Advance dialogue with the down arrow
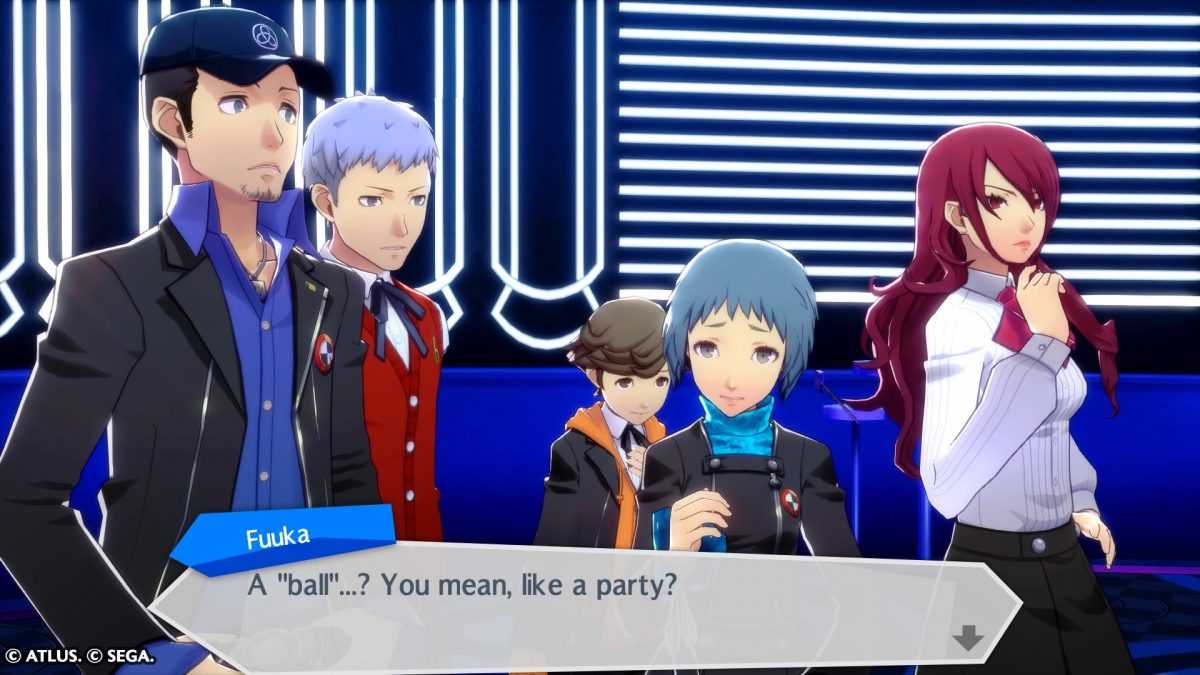 click(967, 637)
